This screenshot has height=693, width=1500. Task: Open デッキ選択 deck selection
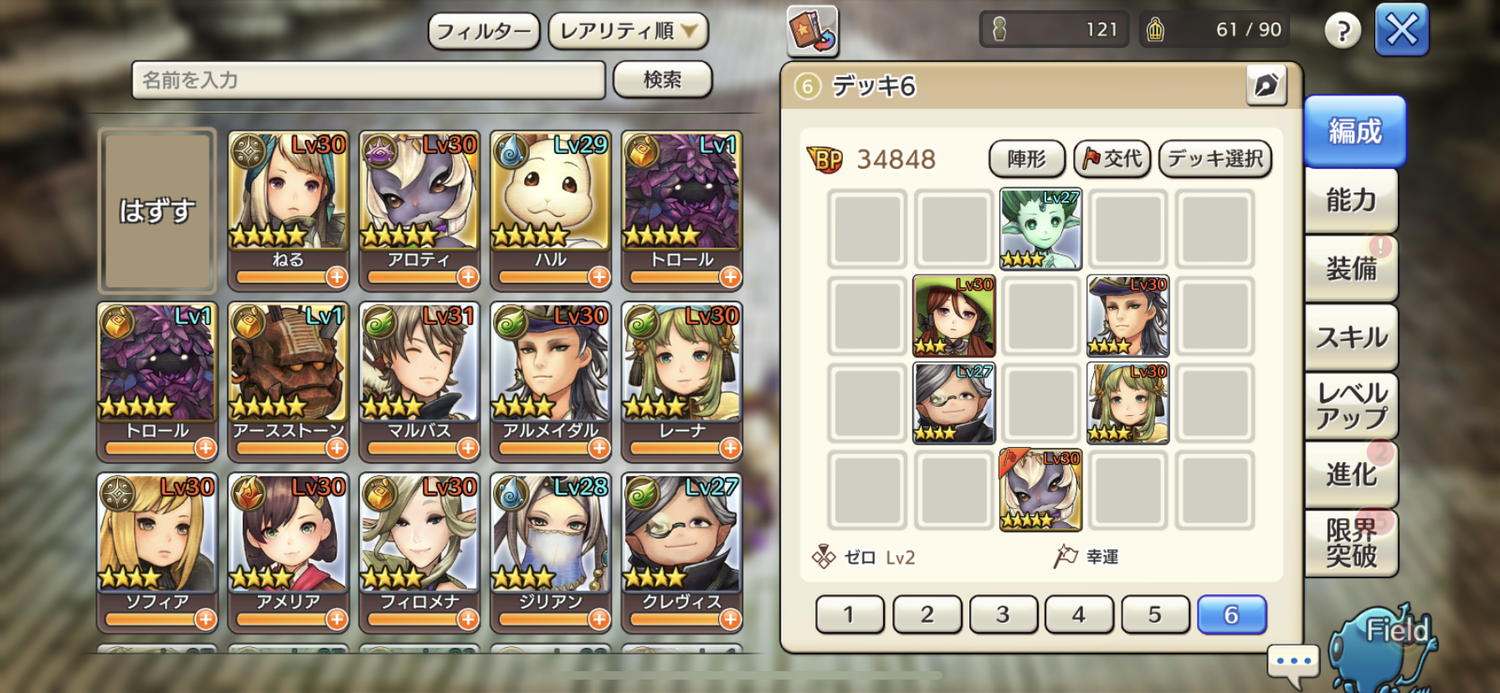[1215, 159]
